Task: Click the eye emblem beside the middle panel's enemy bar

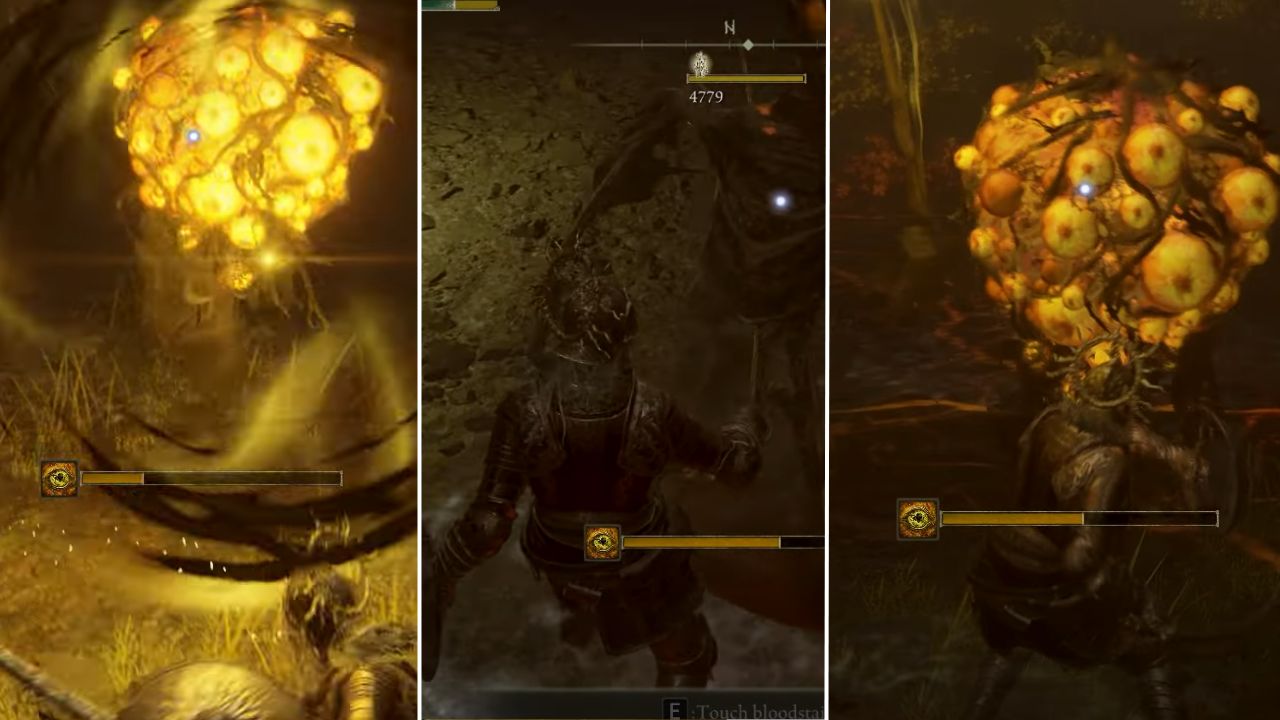Action: point(603,541)
